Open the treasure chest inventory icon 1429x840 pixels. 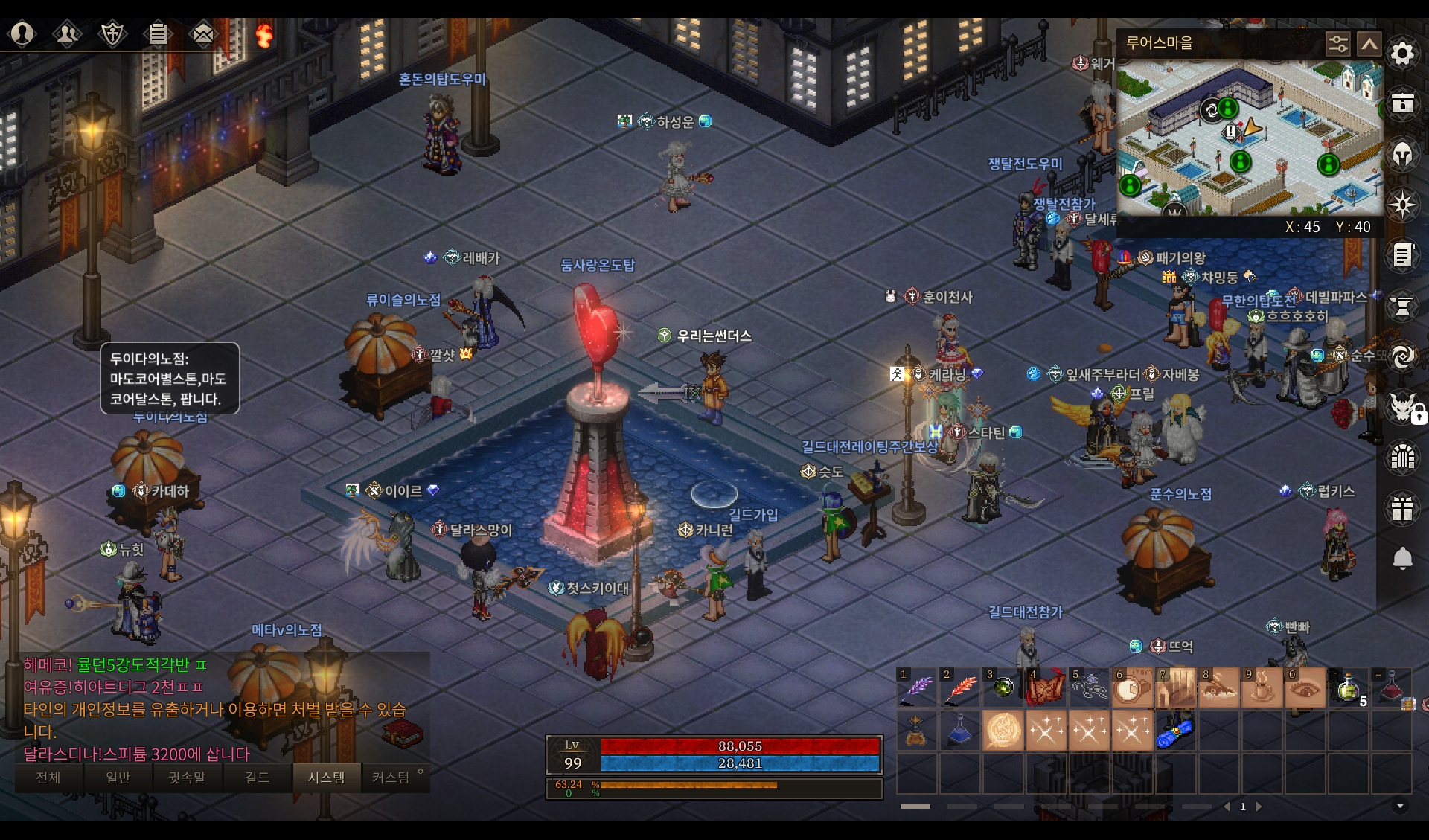click(x=1402, y=103)
